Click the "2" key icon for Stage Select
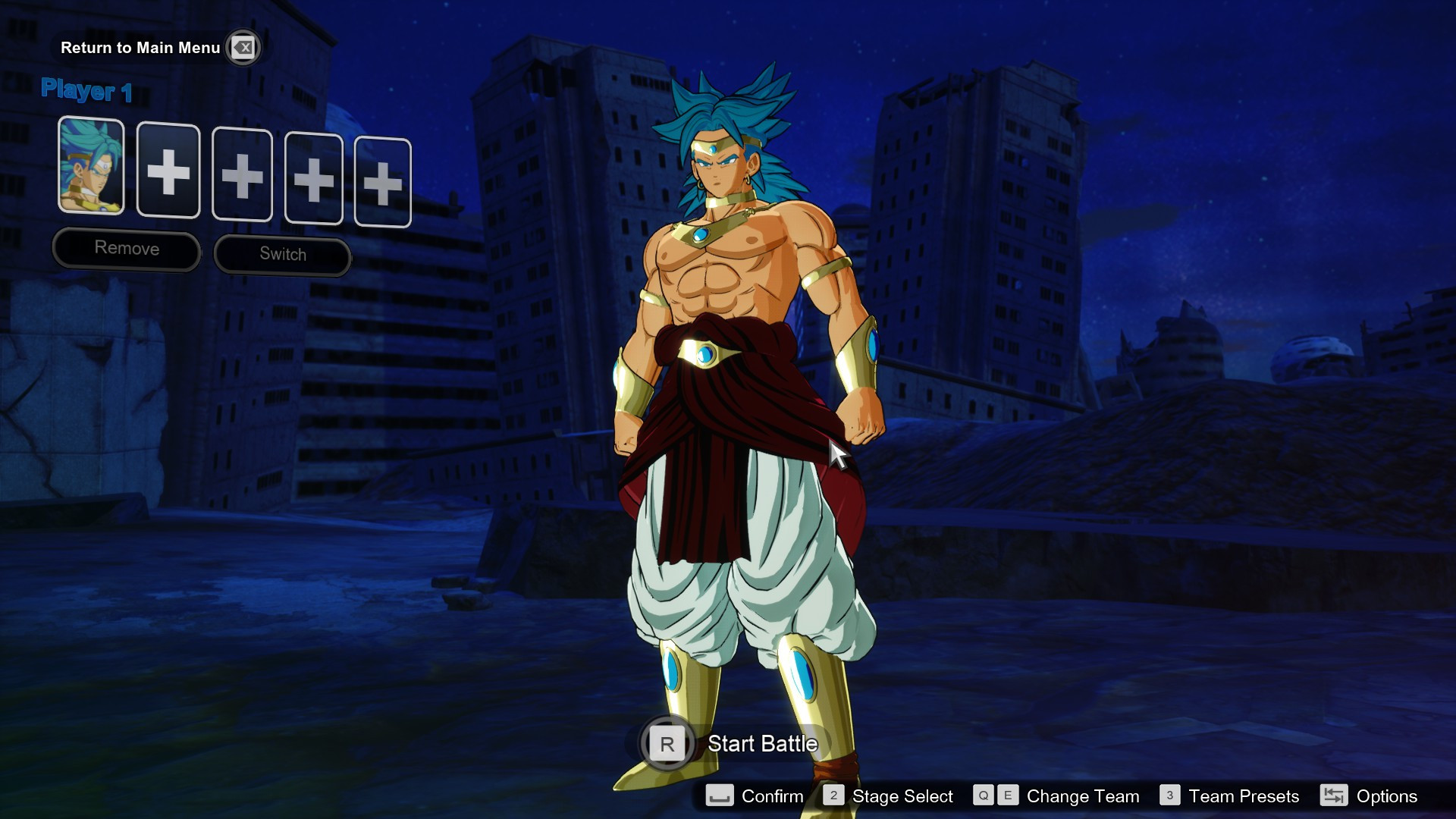This screenshot has width=1456, height=819. point(834,796)
